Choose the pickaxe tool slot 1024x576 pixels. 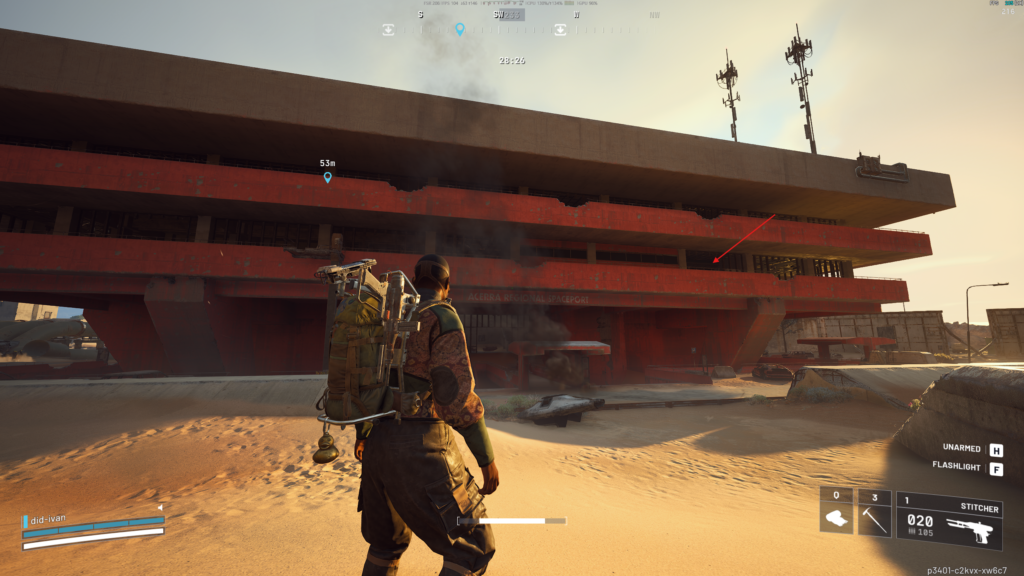point(874,512)
